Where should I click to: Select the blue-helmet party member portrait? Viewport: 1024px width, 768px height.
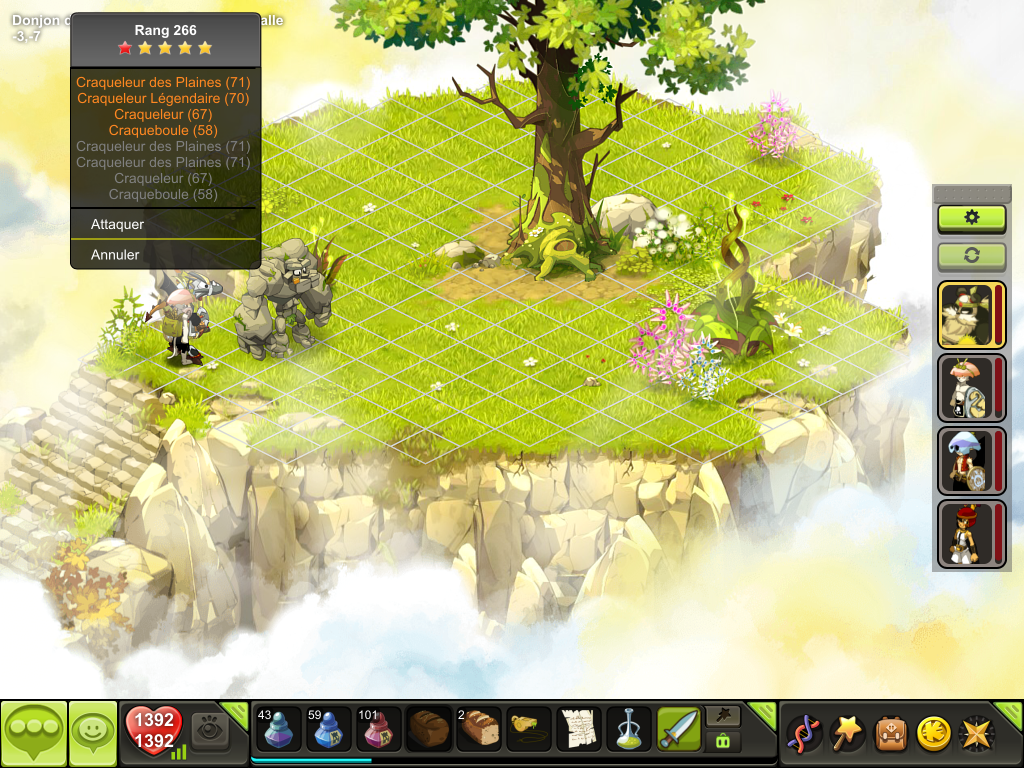pyautogui.click(x=966, y=460)
